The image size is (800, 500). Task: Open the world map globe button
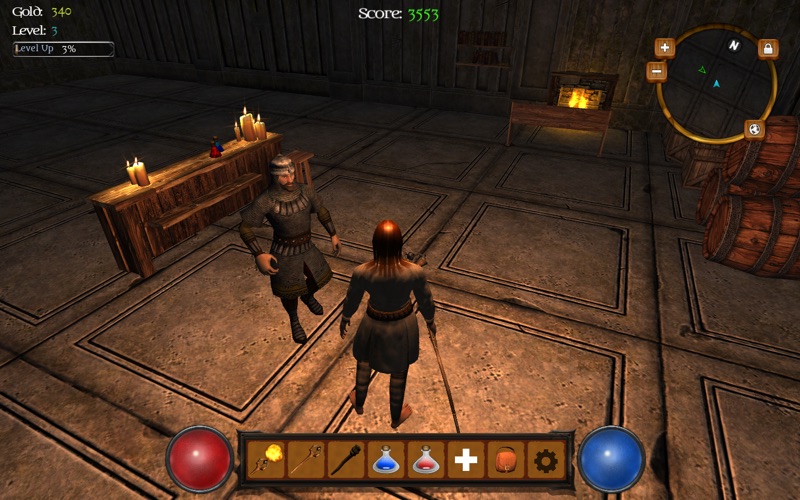pyautogui.click(x=755, y=130)
